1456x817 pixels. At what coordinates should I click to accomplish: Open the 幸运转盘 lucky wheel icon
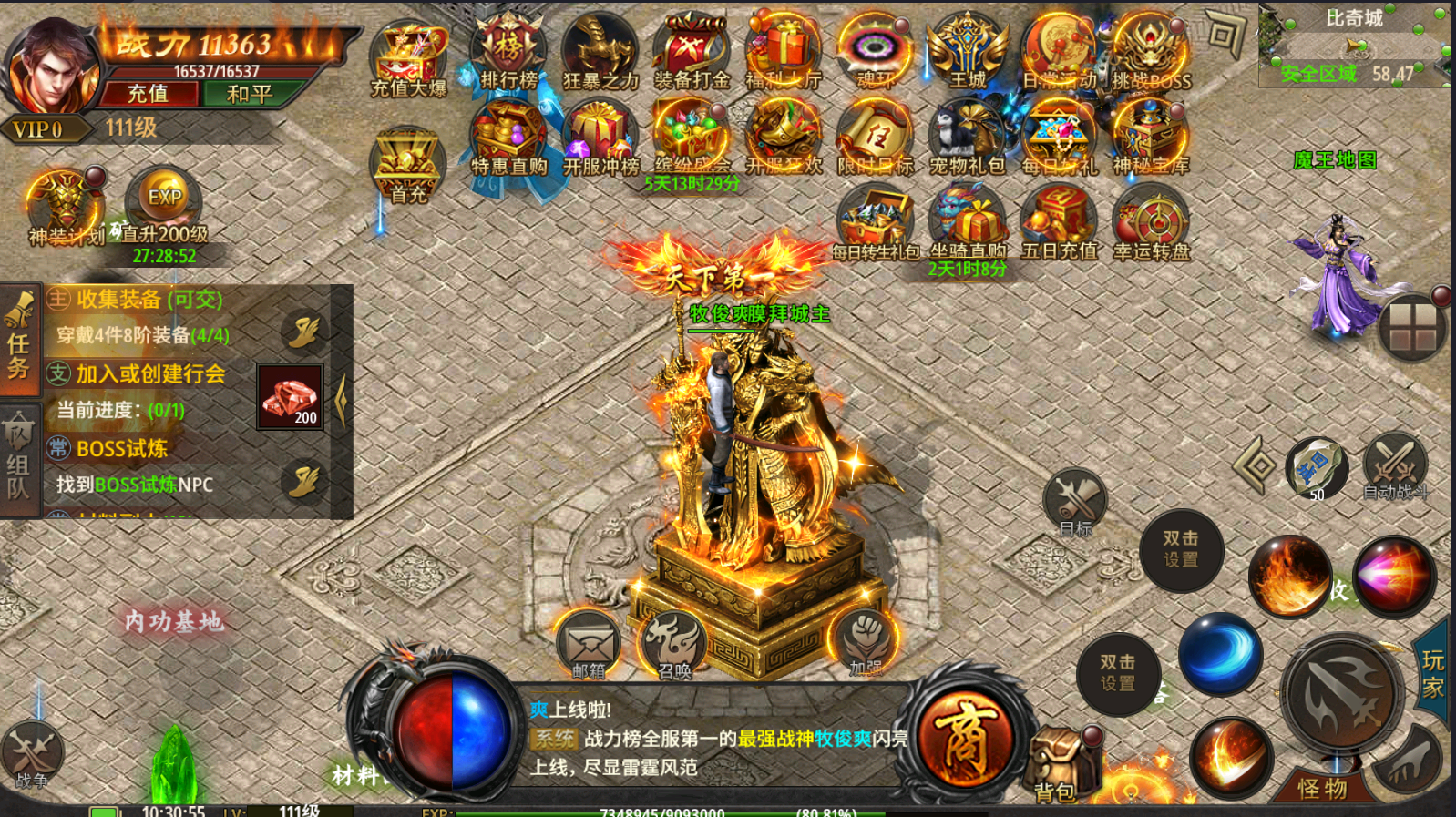[x=1152, y=223]
